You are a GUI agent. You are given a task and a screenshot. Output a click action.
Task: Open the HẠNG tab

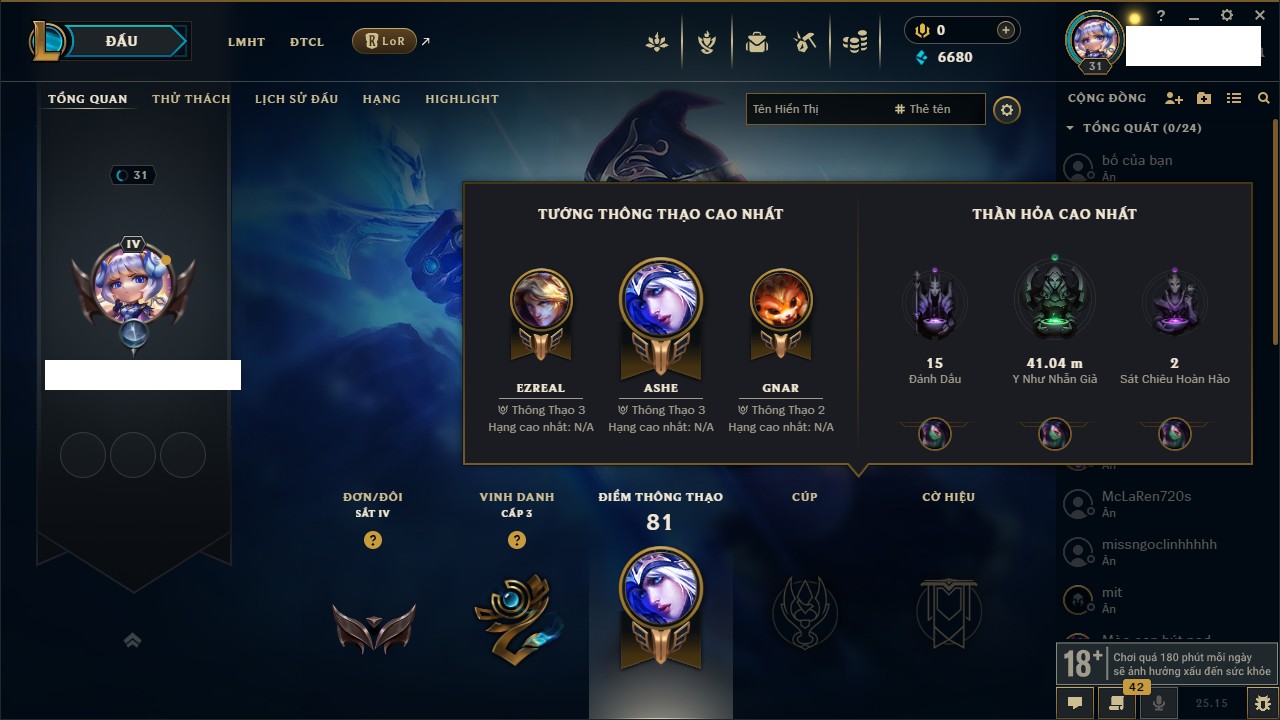(381, 99)
